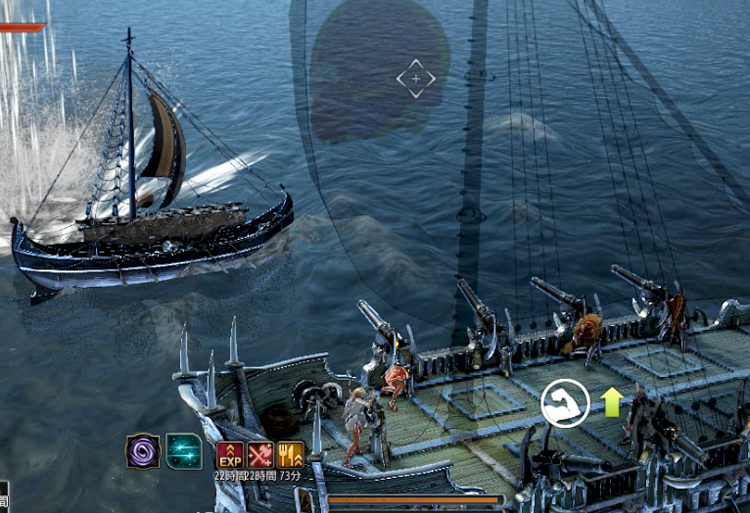
Task: Select the teal sparkle buff icon
Action: pyautogui.click(x=184, y=451)
